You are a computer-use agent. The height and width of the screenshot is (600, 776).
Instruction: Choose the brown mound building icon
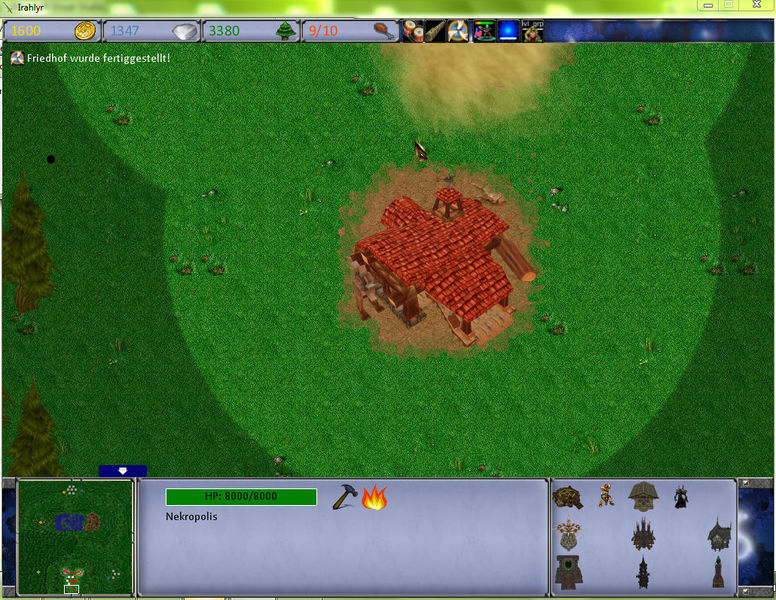pyautogui.click(x=568, y=496)
